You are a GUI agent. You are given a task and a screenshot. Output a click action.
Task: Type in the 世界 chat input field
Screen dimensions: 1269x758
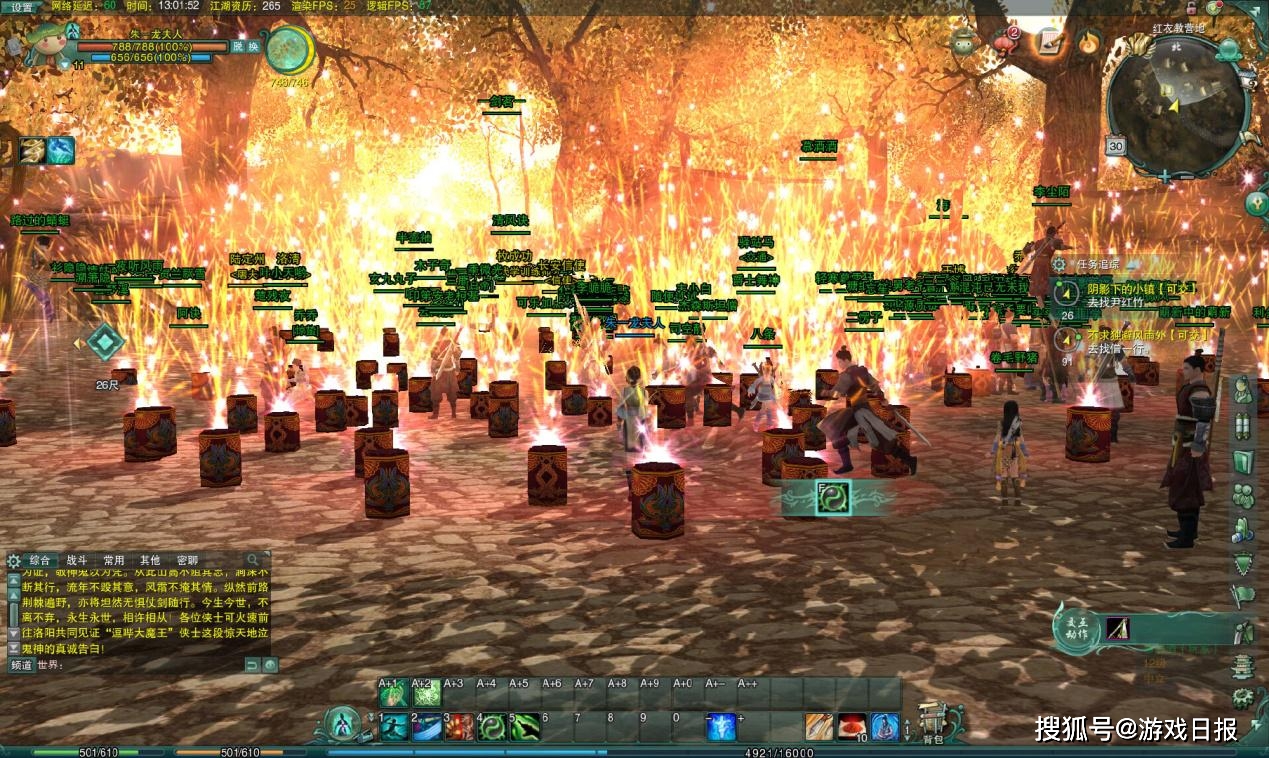140,664
